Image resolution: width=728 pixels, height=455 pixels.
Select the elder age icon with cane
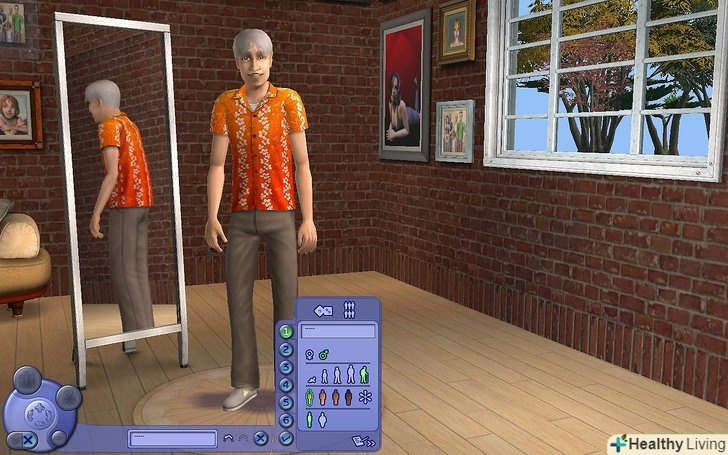coord(364,376)
